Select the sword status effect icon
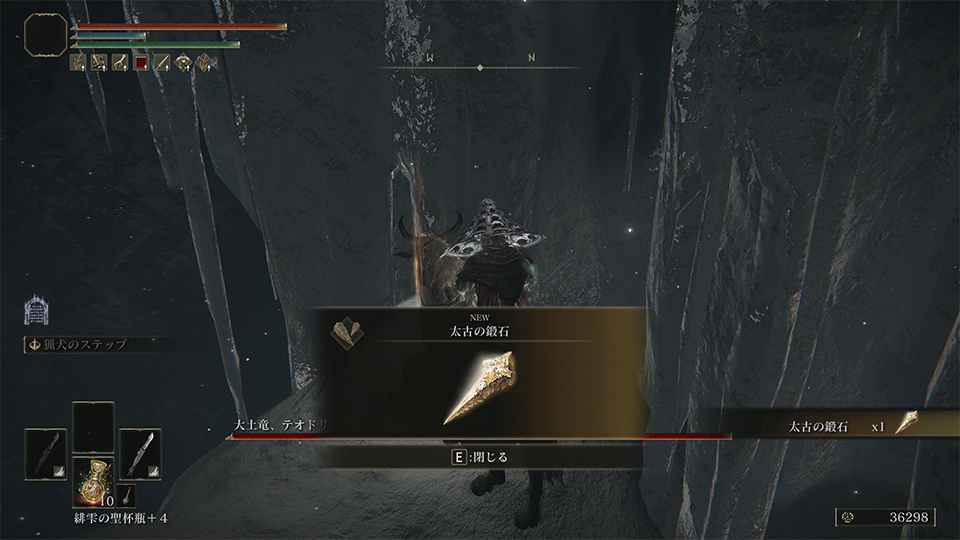Viewport: 960px width, 540px height. [163, 62]
